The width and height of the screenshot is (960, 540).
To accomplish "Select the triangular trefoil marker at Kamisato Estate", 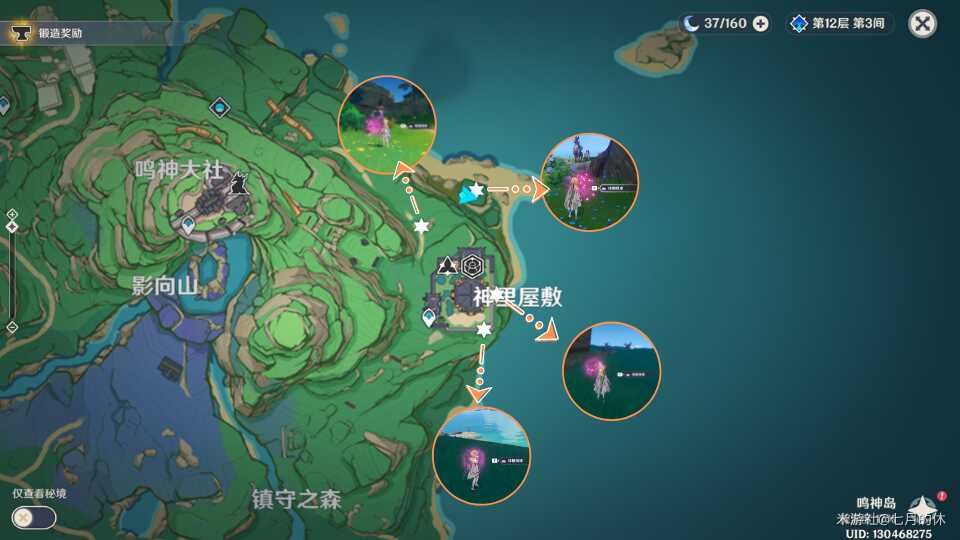I will [447, 266].
